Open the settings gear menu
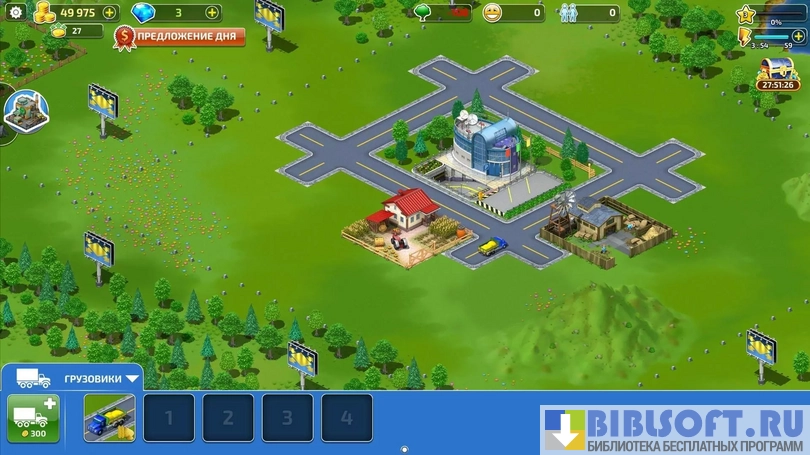Screen dimensions: 810x455 coord(15,13)
